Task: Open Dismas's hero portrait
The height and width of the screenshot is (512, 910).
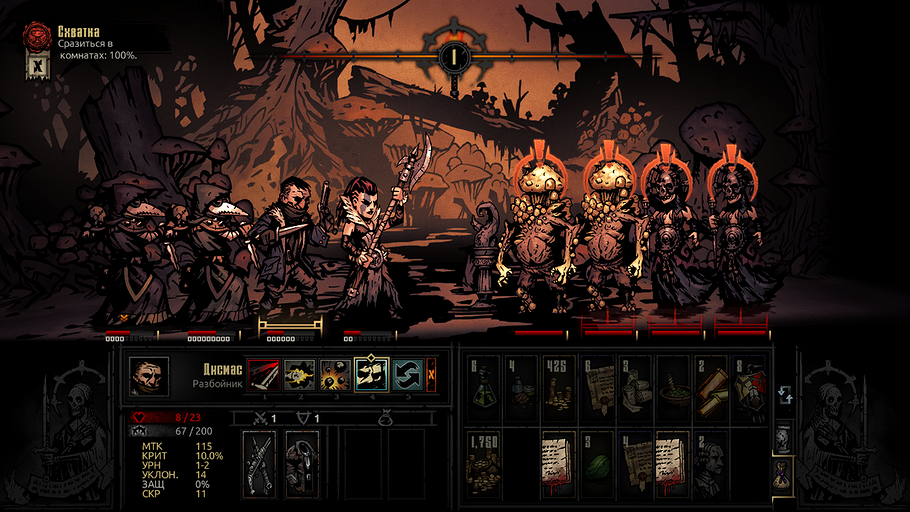Action: pyautogui.click(x=149, y=376)
